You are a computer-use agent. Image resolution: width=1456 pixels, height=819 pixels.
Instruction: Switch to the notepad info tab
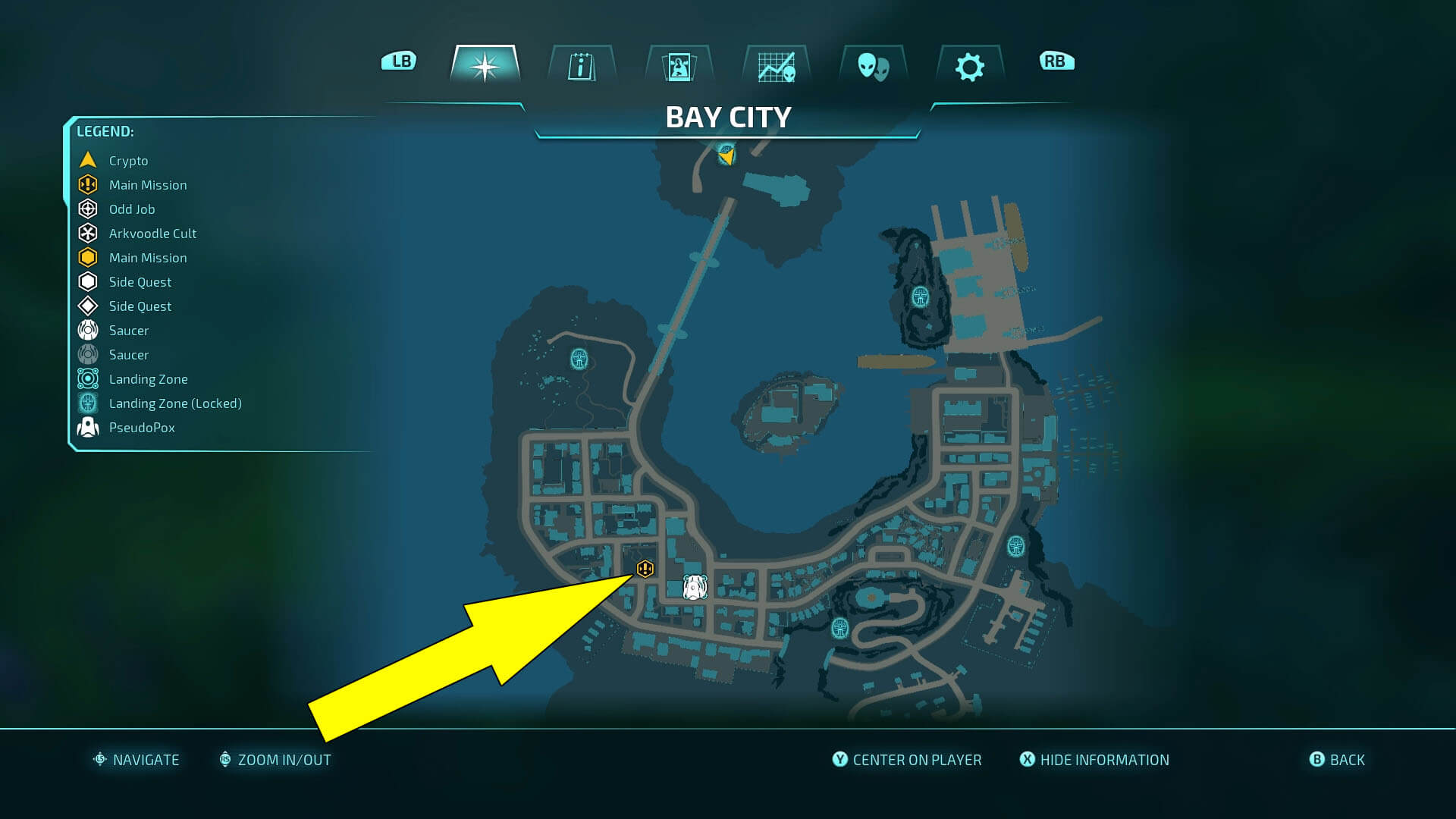(582, 67)
